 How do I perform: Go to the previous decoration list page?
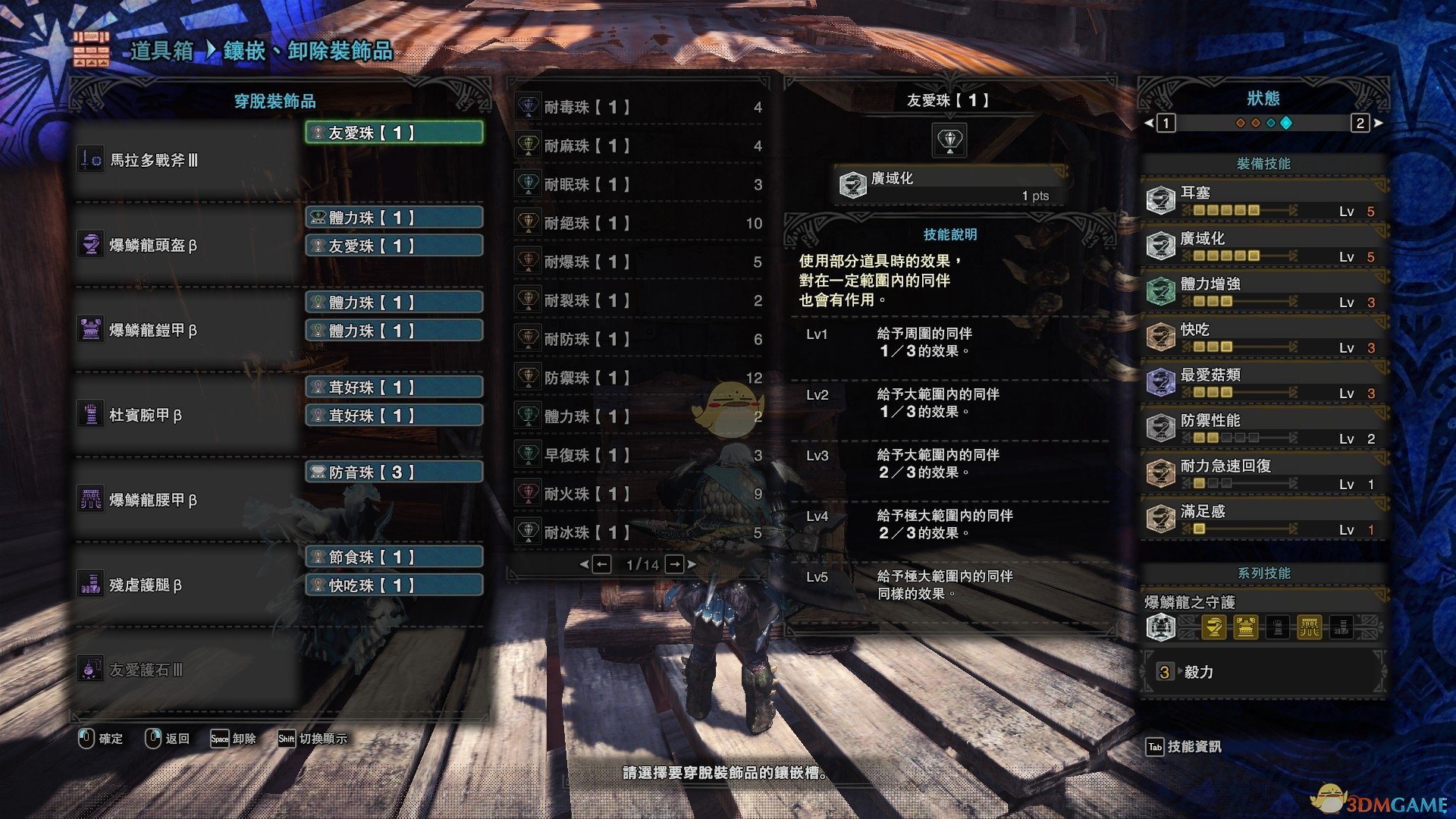[601, 564]
